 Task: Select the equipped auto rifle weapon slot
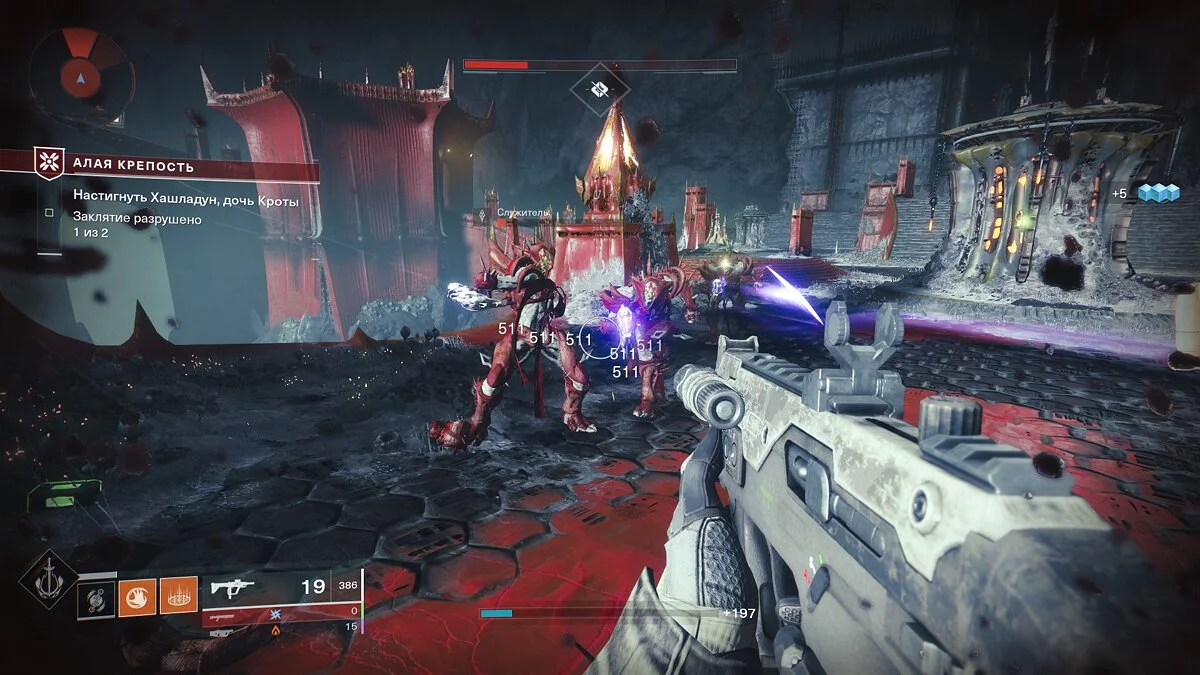click(281, 588)
